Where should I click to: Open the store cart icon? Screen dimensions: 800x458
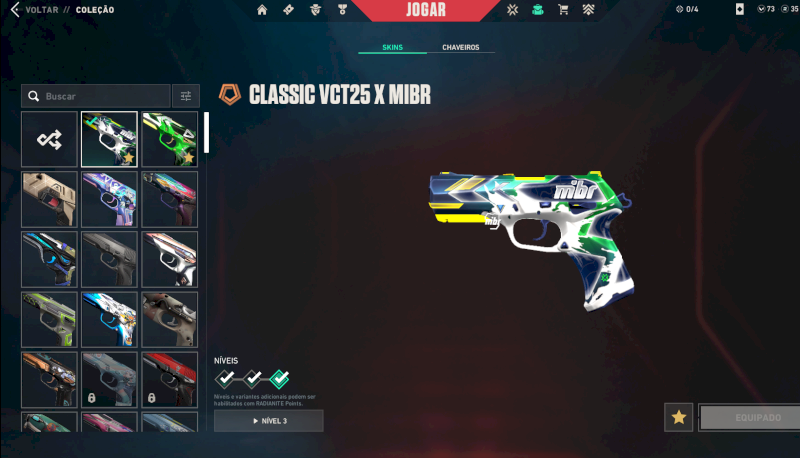(563, 10)
